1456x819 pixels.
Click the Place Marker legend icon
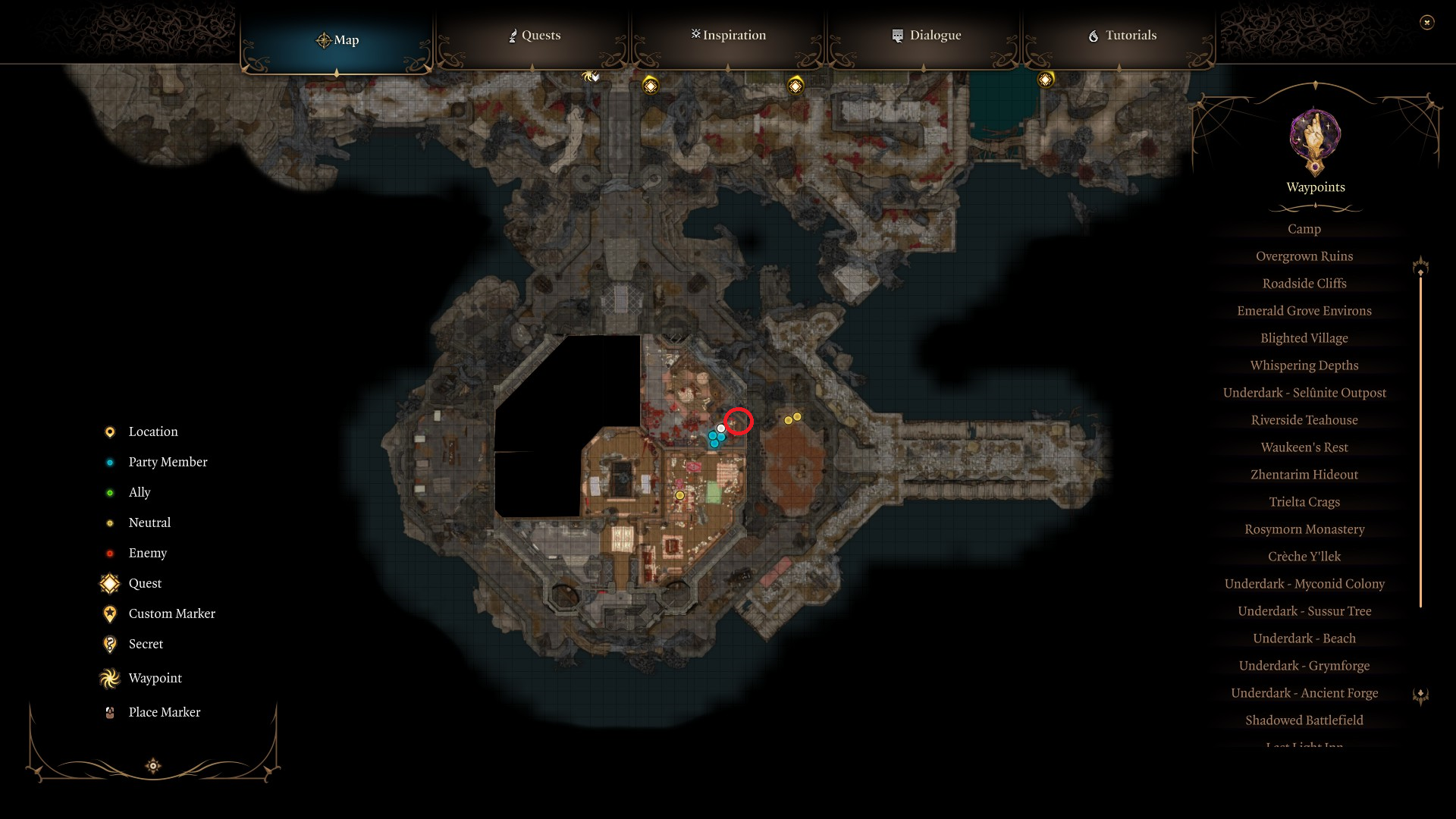(x=109, y=711)
